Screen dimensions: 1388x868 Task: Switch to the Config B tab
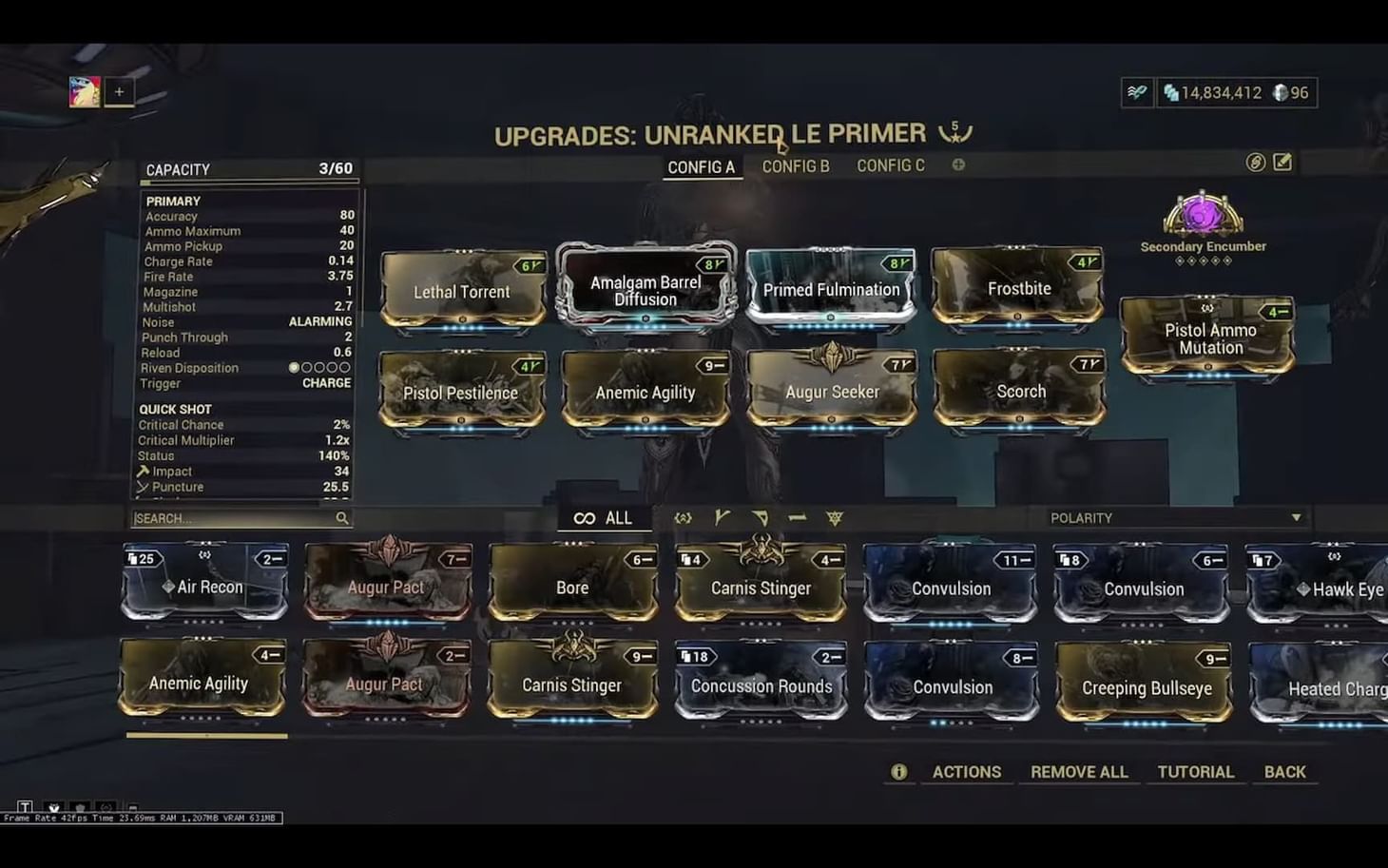coord(795,164)
